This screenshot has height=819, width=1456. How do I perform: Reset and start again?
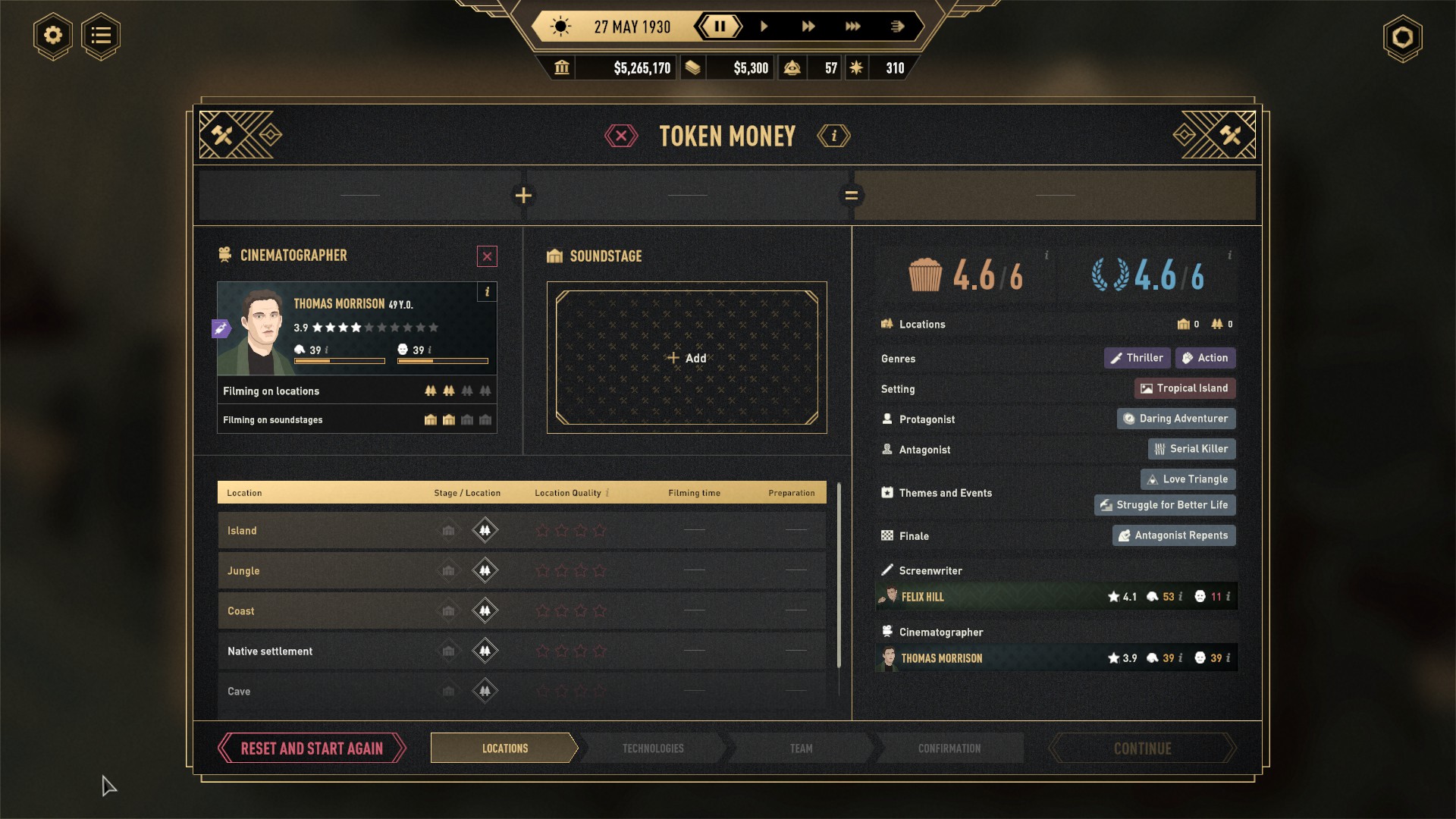pyautogui.click(x=312, y=748)
